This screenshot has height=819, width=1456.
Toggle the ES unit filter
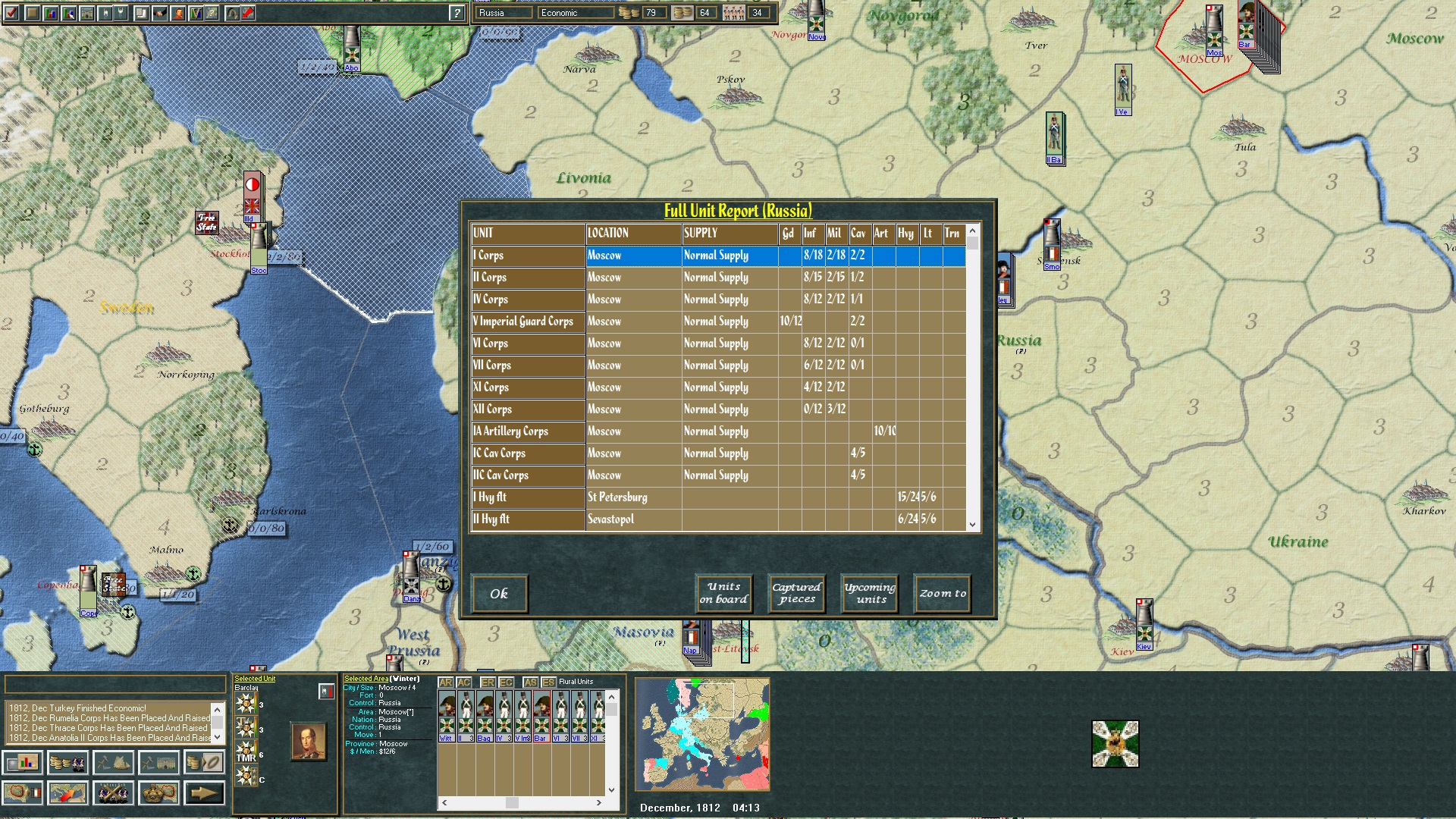pos(548,681)
